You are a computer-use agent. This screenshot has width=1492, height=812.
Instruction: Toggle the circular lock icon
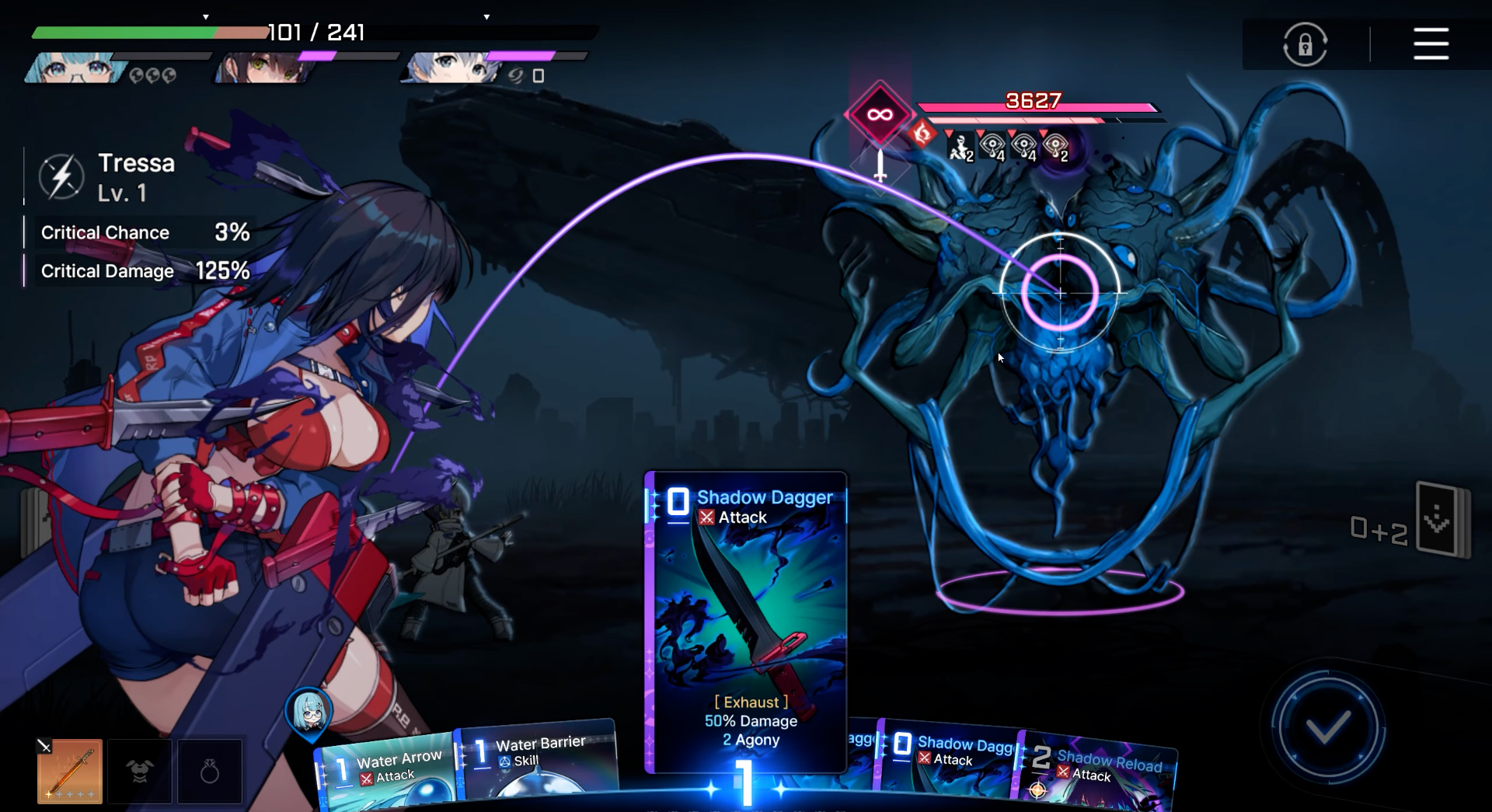[1305, 44]
